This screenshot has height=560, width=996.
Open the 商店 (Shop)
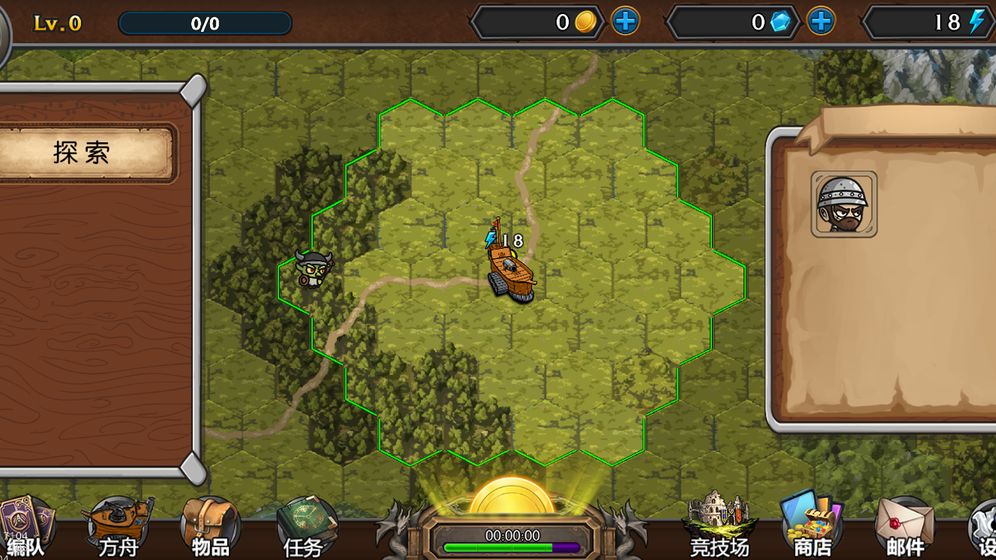coord(811,526)
